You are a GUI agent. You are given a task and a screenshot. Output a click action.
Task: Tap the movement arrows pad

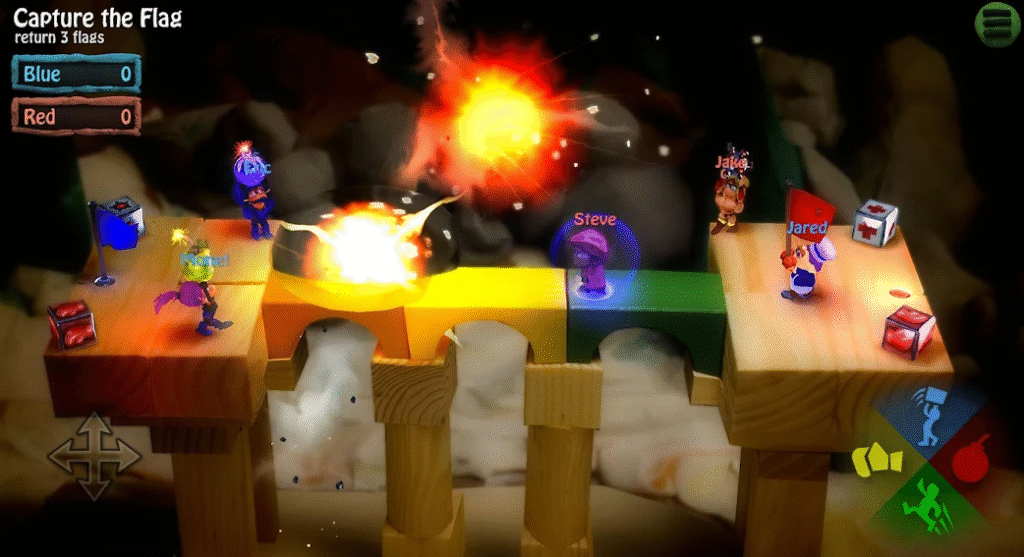(95, 456)
